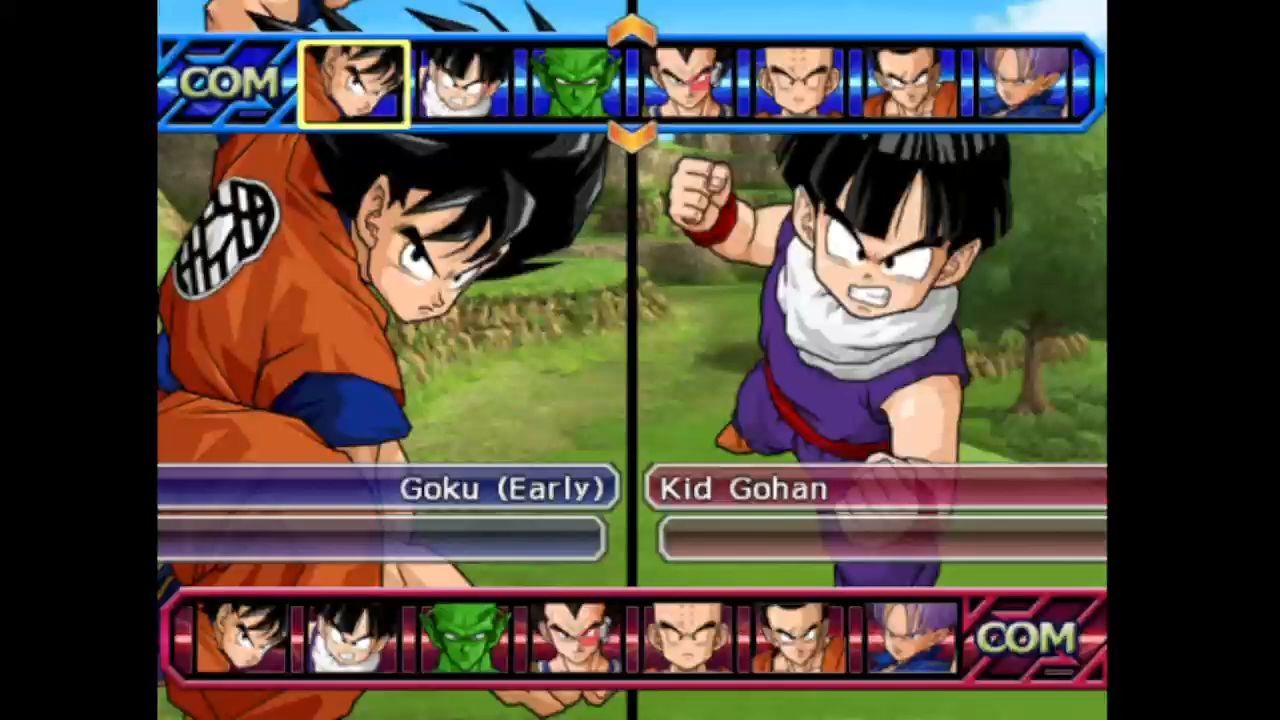Viewport: 1280px width, 720px height.
Task: Click the orange down arrow below the top roster
Action: pyautogui.click(x=631, y=136)
